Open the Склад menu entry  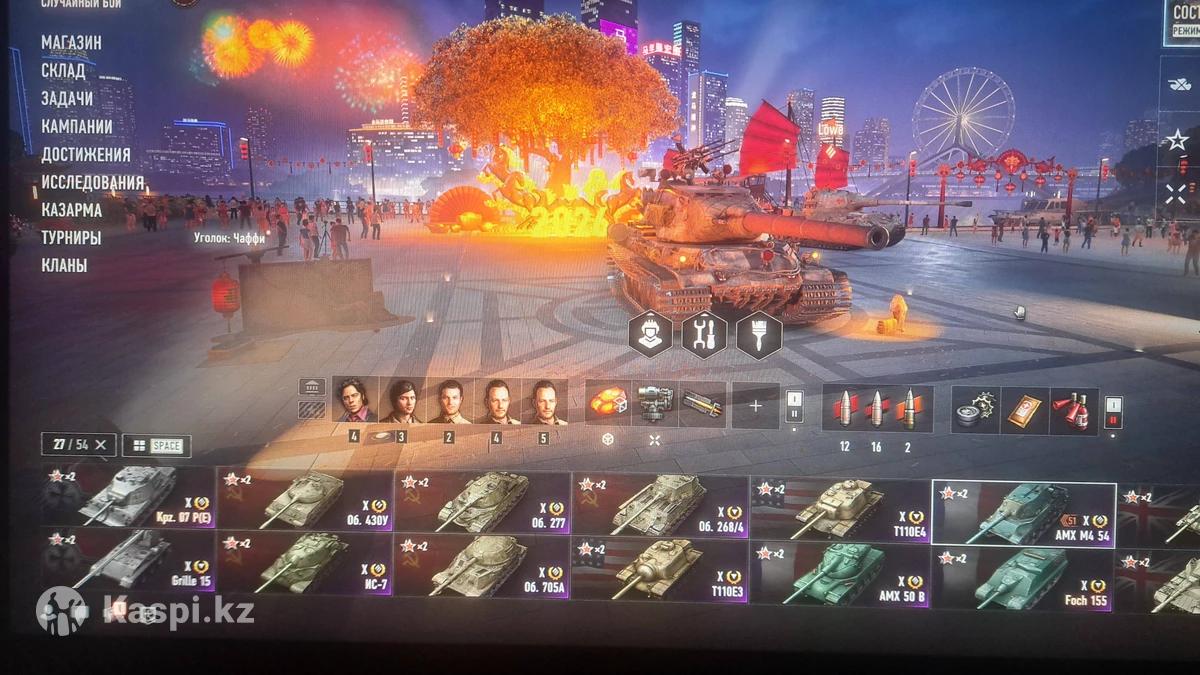tap(63, 71)
